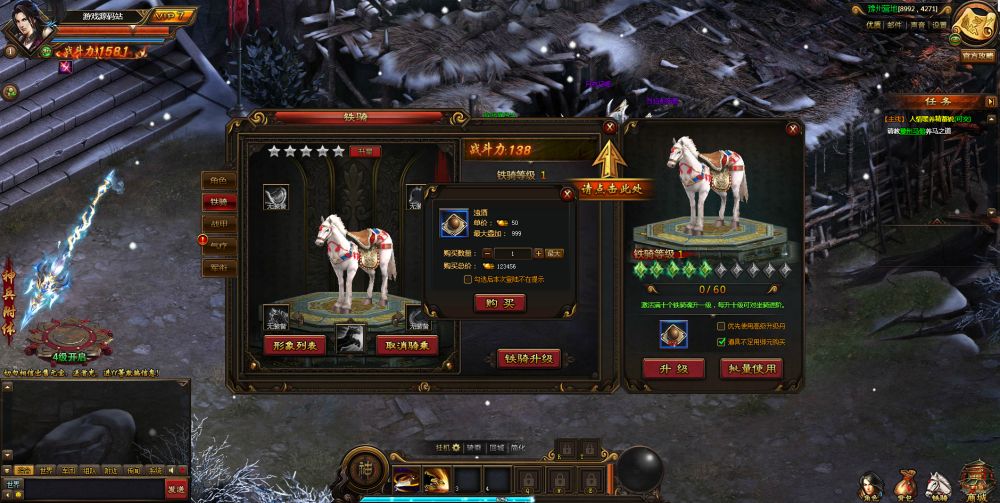Uncheck the auto-buy-when-items-insufficient checkbox
The image size is (1000, 503).
pos(722,341)
